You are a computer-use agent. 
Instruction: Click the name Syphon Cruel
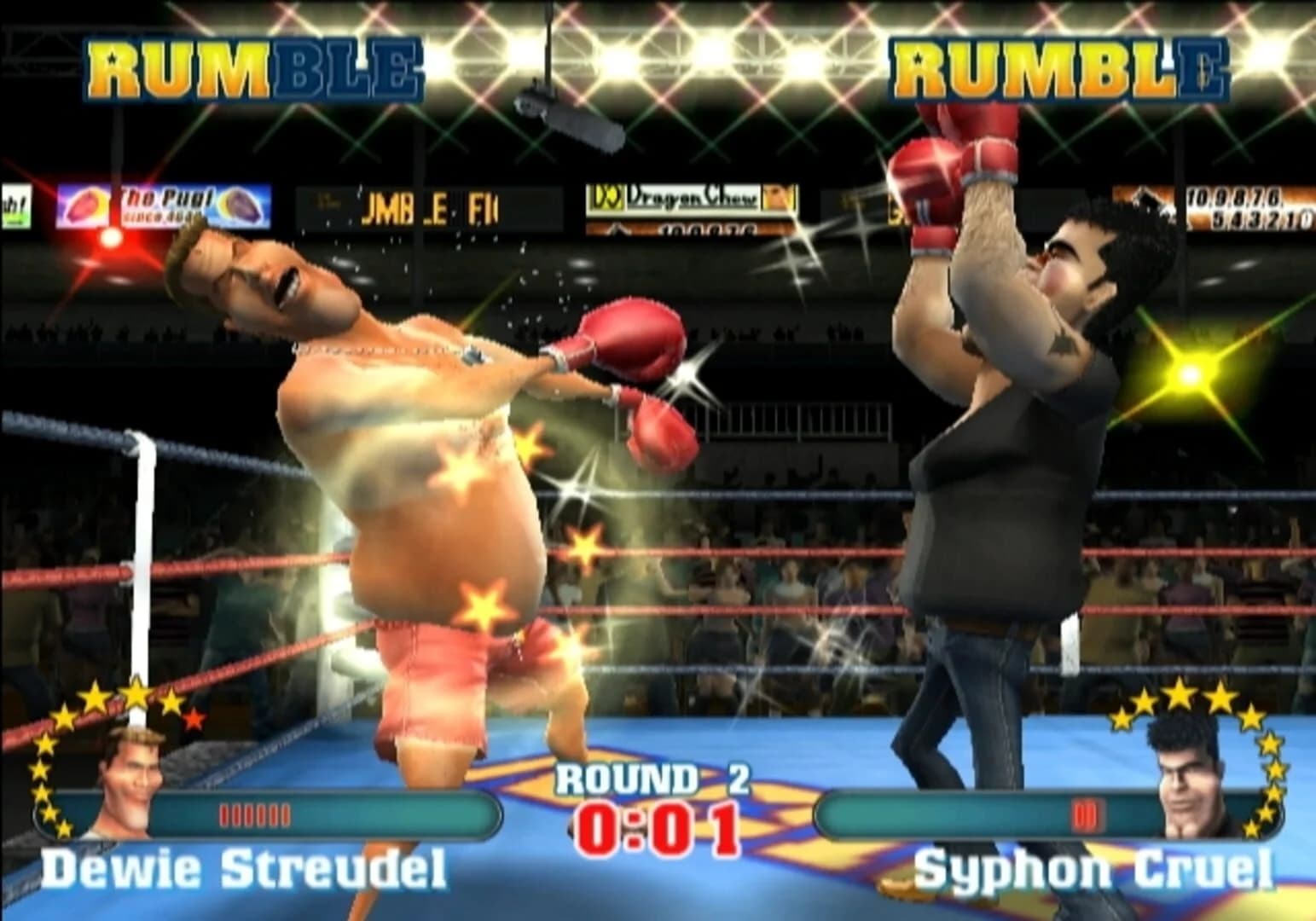click(x=1100, y=868)
